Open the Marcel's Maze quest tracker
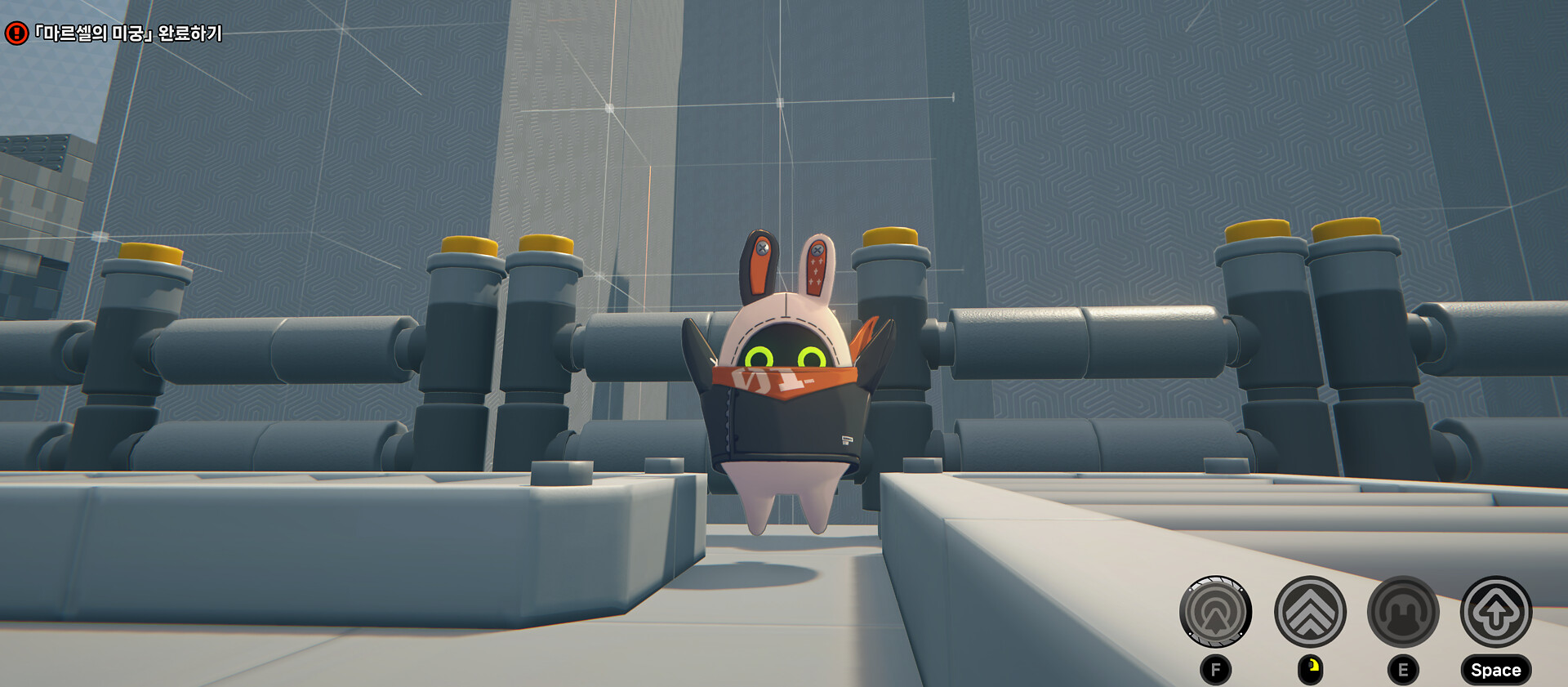Screen dimensions: 1568x687 [127, 33]
